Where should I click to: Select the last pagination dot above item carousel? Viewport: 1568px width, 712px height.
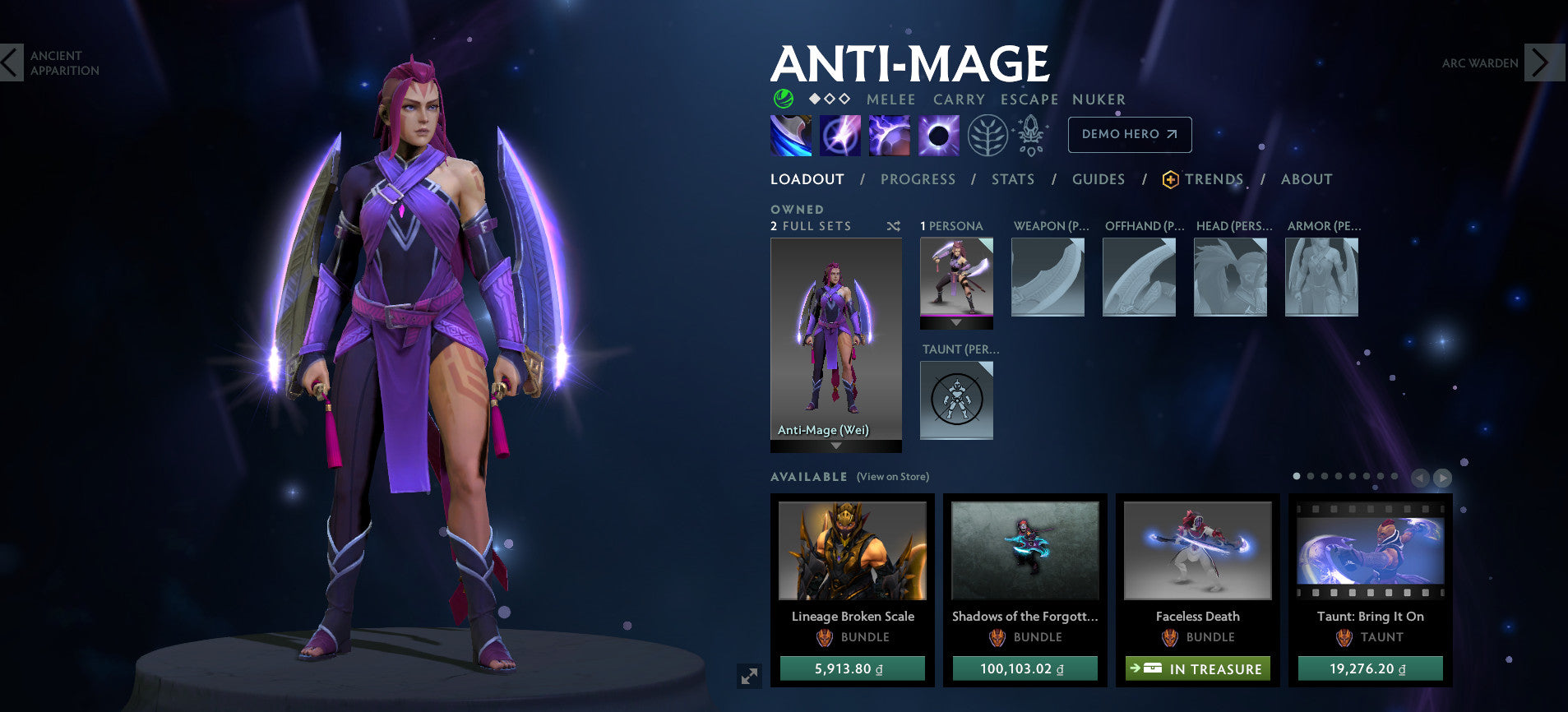pos(1395,477)
